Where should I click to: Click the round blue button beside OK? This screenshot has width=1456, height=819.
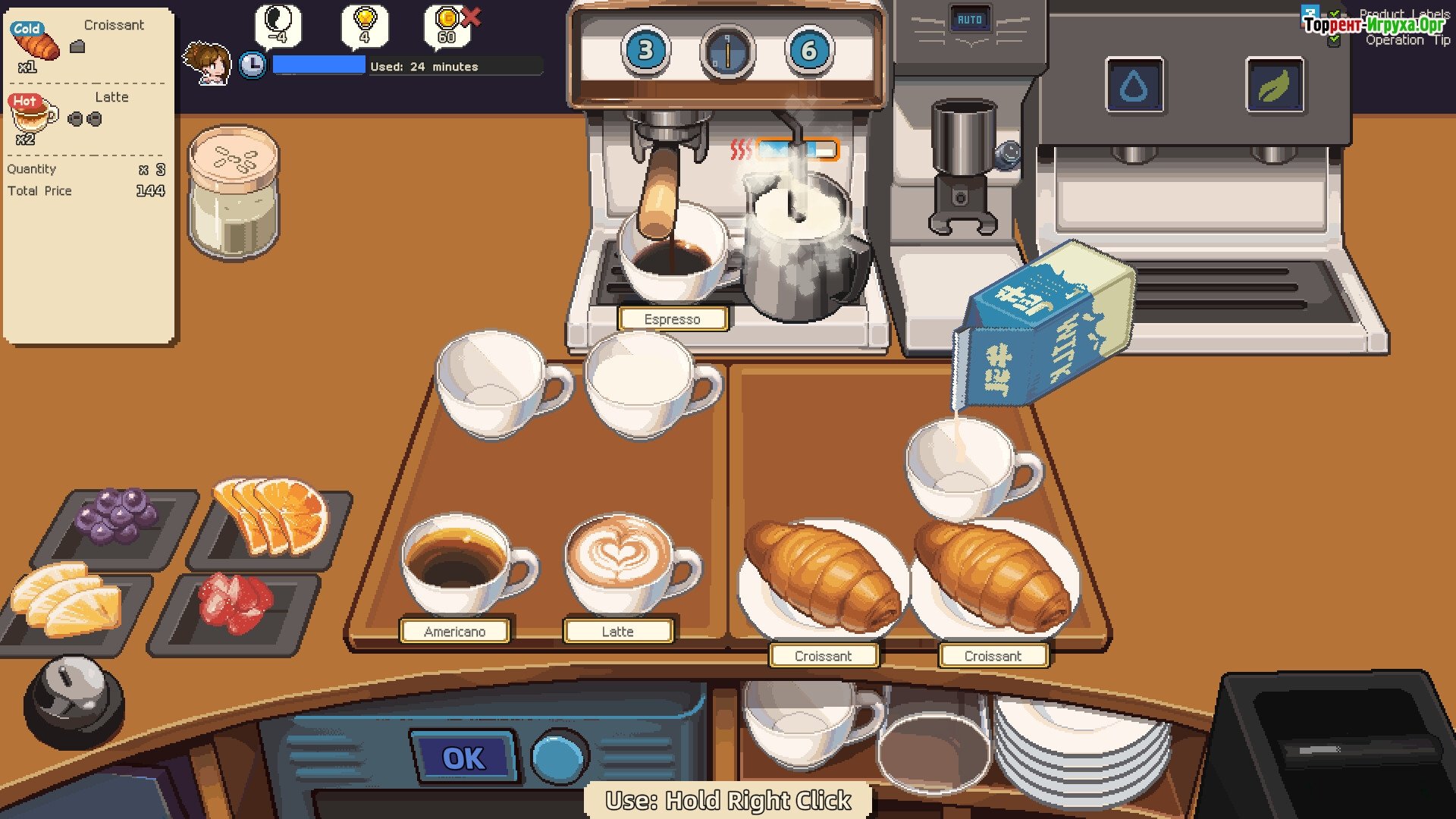click(x=560, y=757)
